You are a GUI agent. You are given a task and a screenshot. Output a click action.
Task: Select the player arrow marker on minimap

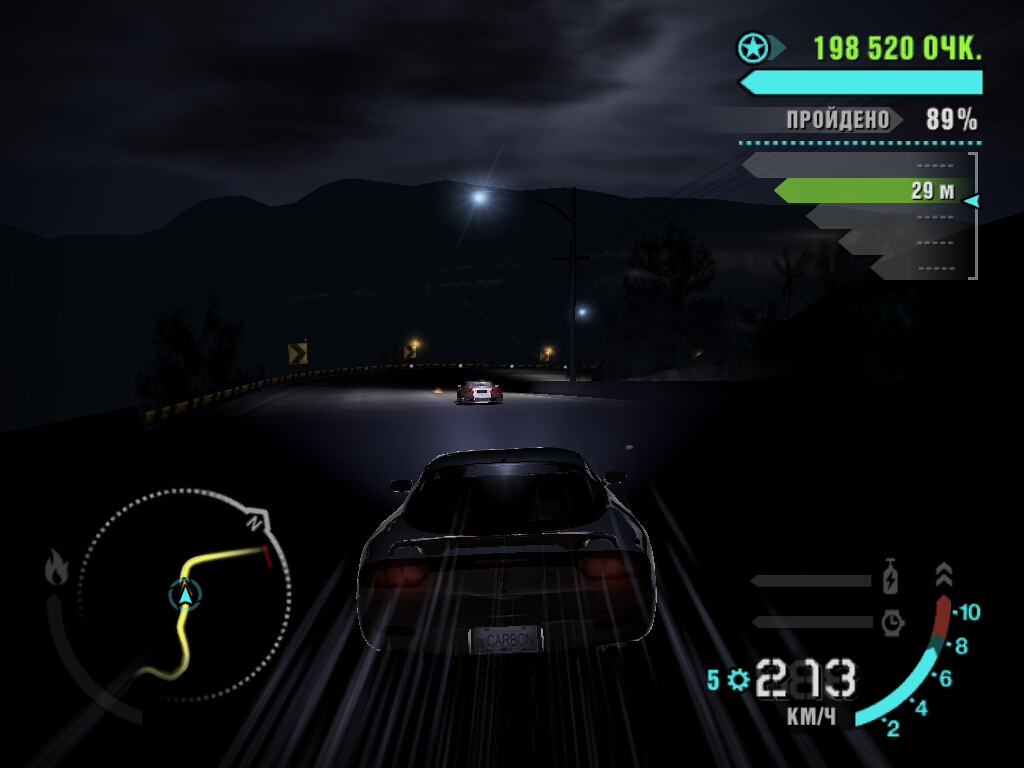(x=185, y=595)
